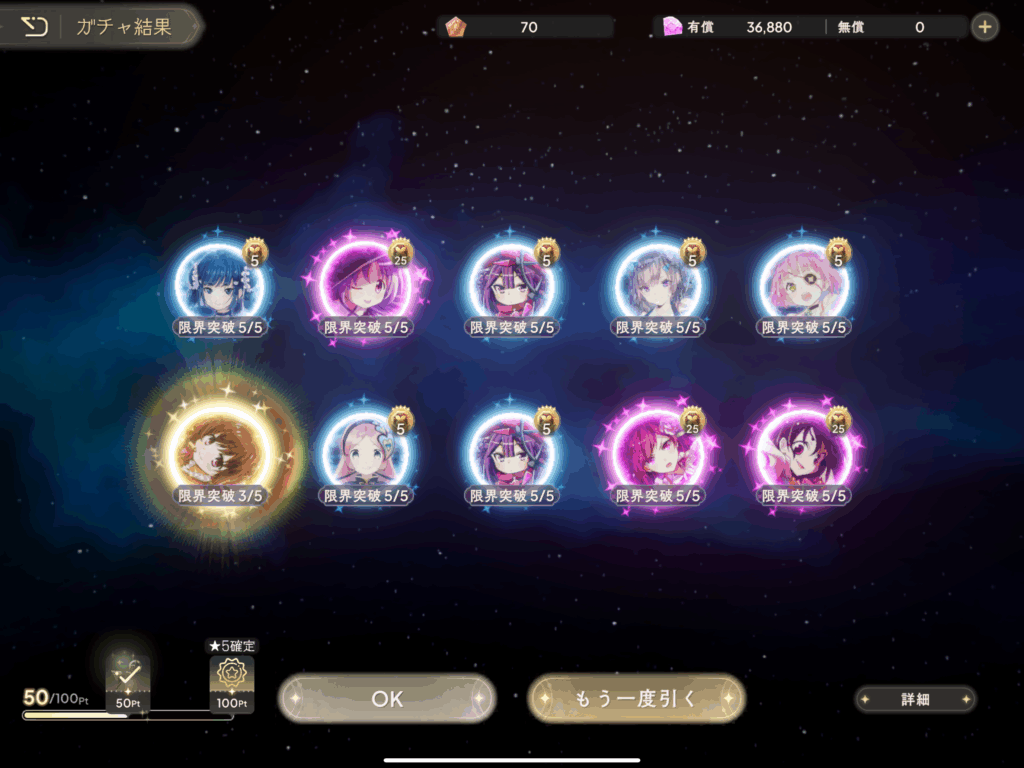The width and height of the screenshot is (1024, 768).
Task: Choose the blue-haired girl result icon
Action: pos(219,283)
